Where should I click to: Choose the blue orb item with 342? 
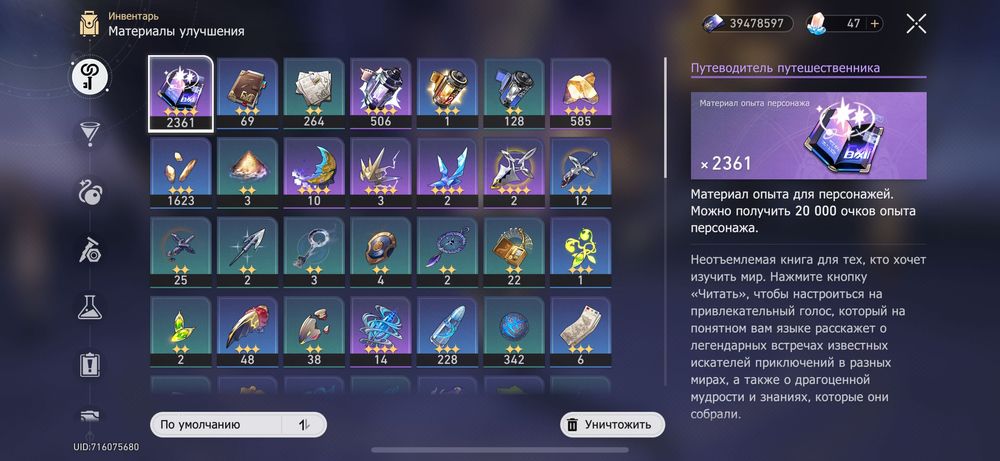[515, 331]
